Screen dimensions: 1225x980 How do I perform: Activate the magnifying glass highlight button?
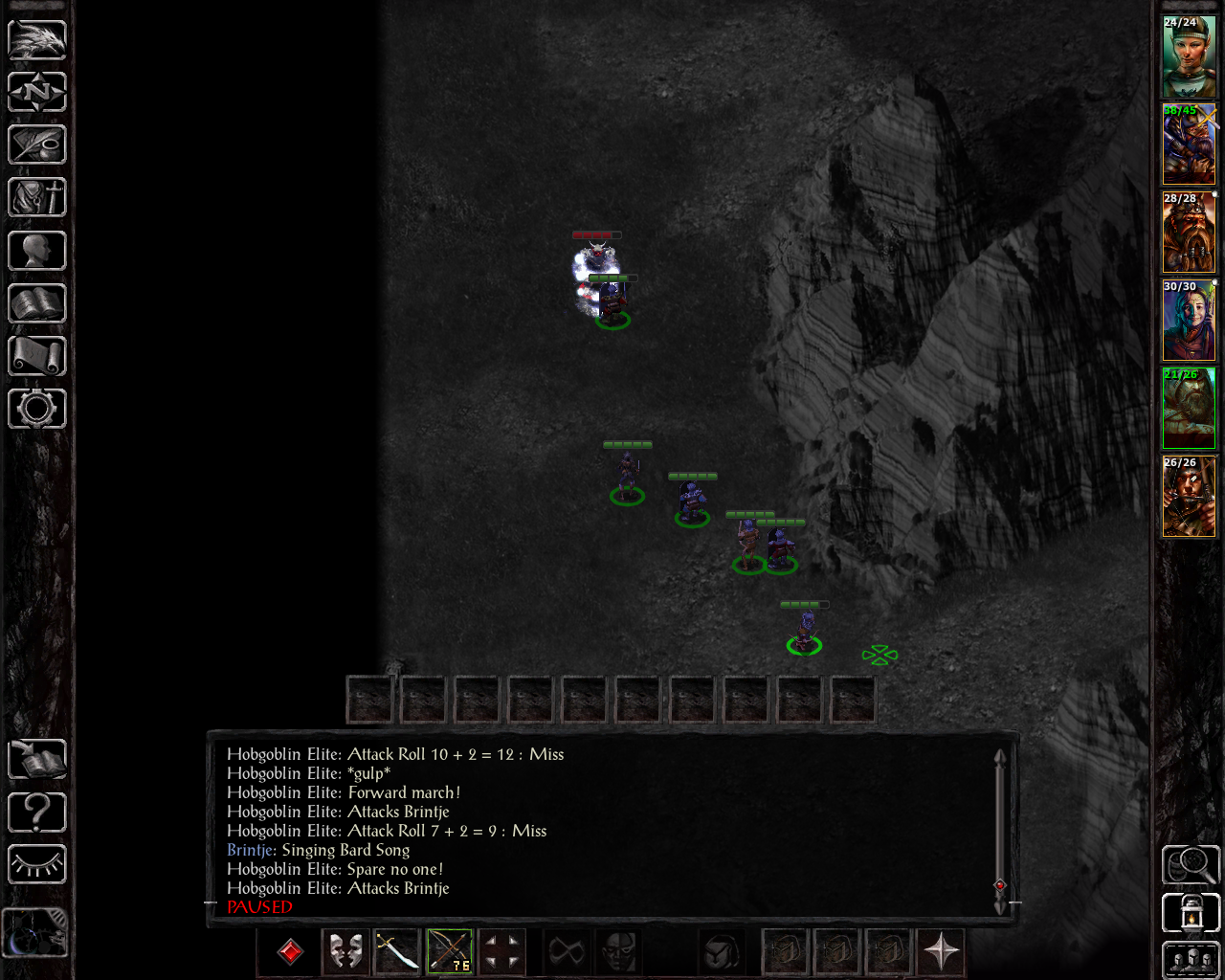(x=1191, y=865)
